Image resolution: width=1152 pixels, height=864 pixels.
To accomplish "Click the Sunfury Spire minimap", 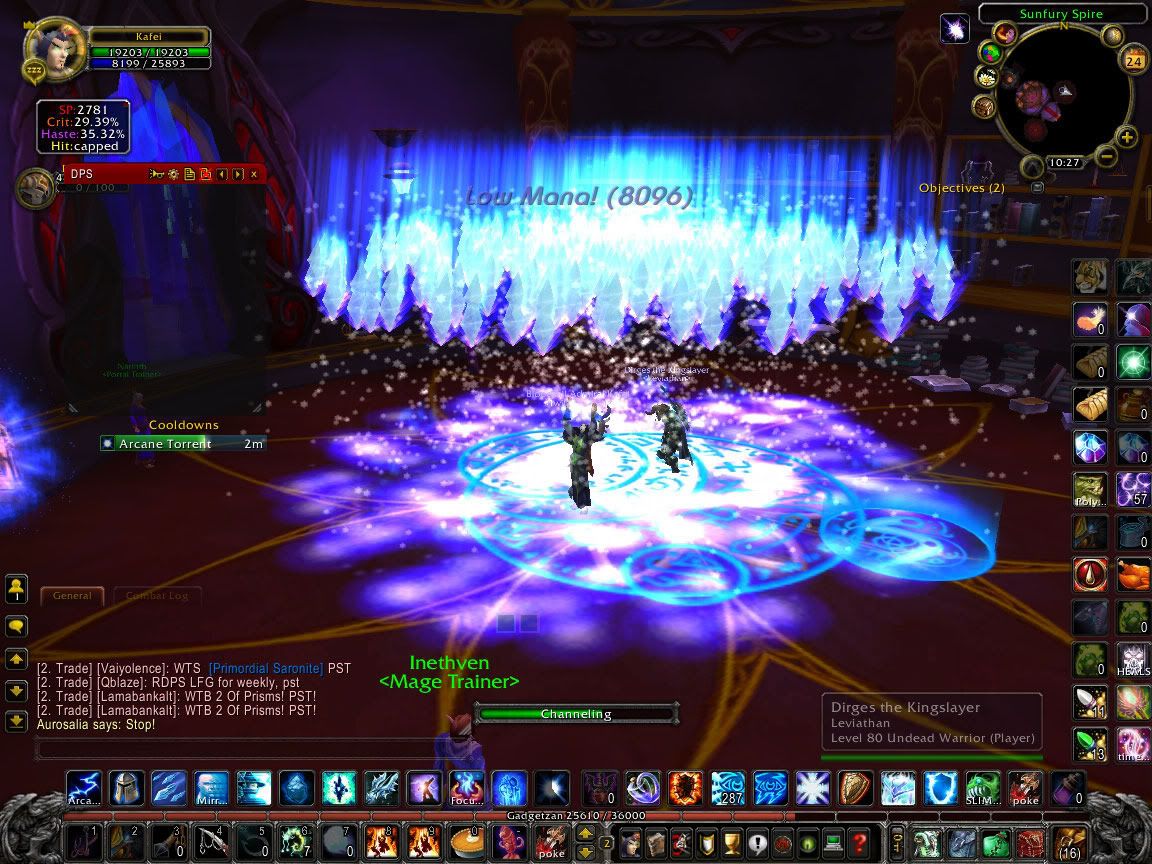I will point(1059,98).
